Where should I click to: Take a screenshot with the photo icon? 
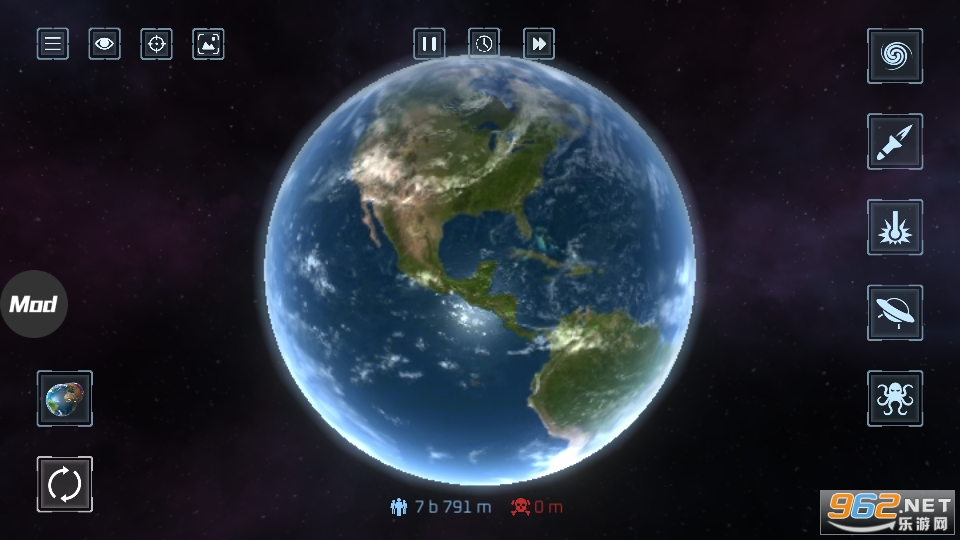tap(208, 44)
